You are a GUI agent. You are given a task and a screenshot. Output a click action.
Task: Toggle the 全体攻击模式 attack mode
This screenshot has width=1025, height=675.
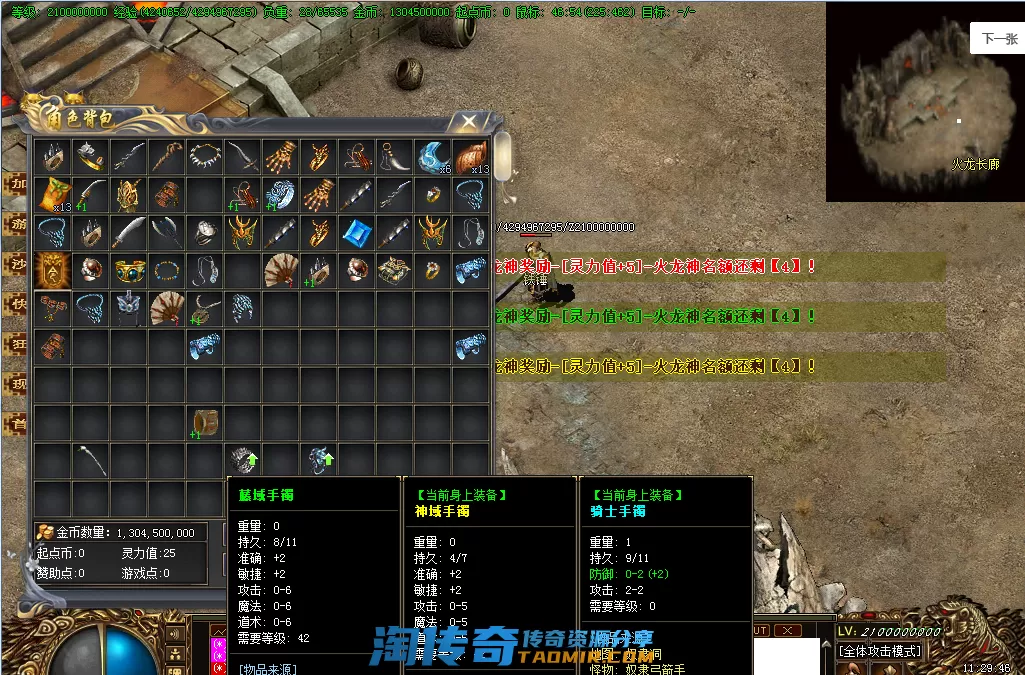[882, 651]
